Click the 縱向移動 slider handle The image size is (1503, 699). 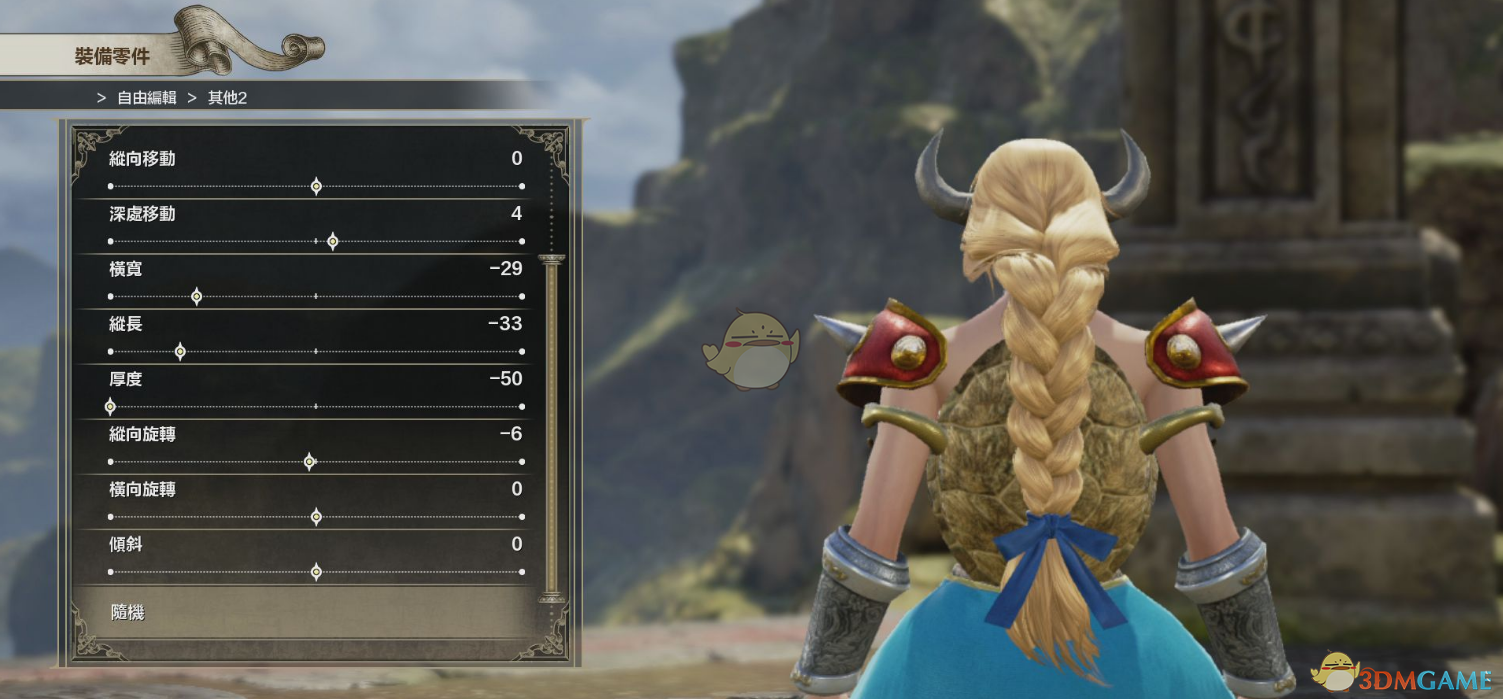[316, 186]
